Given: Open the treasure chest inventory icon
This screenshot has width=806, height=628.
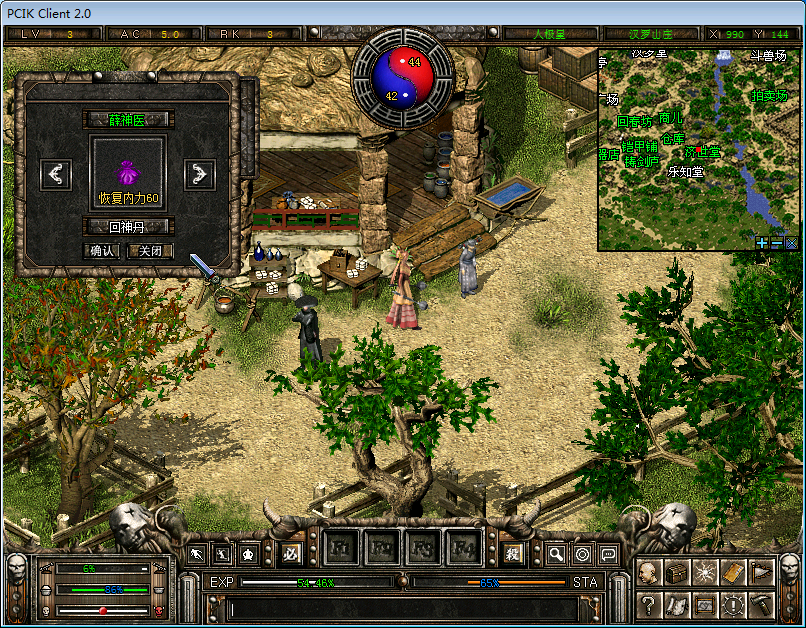Looking at the screenshot, I should [x=677, y=573].
